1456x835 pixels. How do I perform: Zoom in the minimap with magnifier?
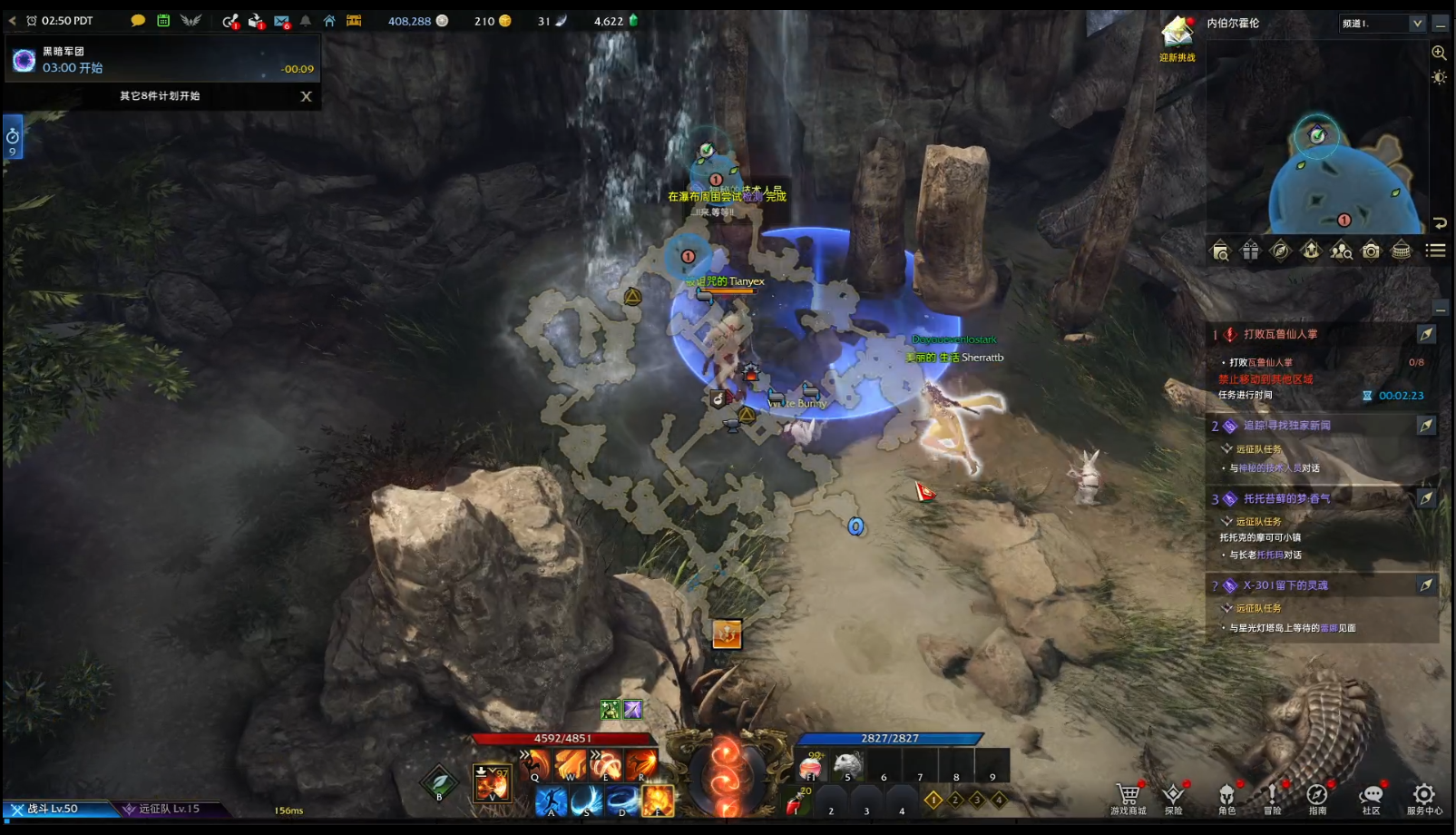pyautogui.click(x=1439, y=53)
